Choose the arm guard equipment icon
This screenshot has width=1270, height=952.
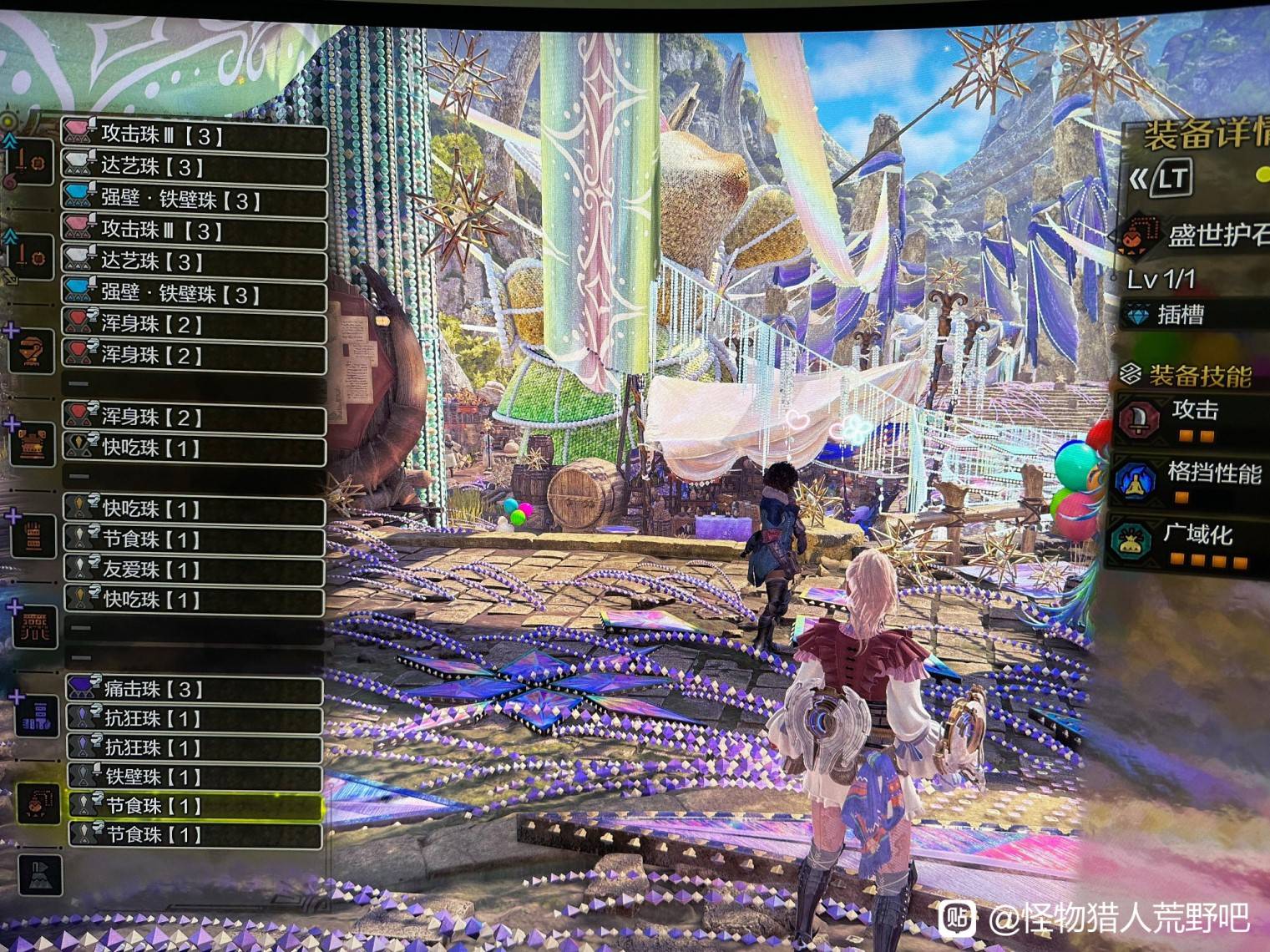click(34, 534)
